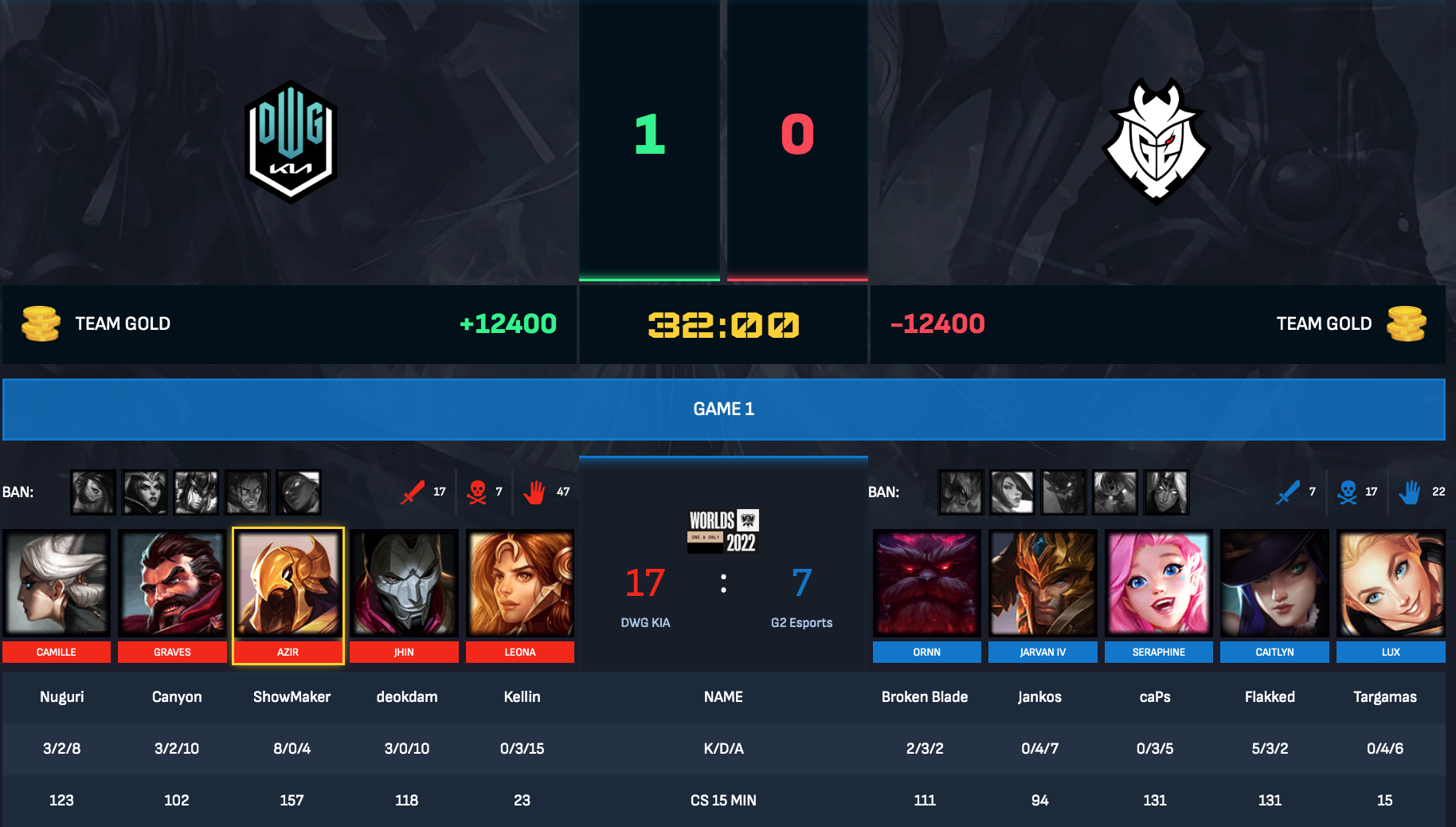Click Jankos's CS value of 94

(x=1039, y=801)
